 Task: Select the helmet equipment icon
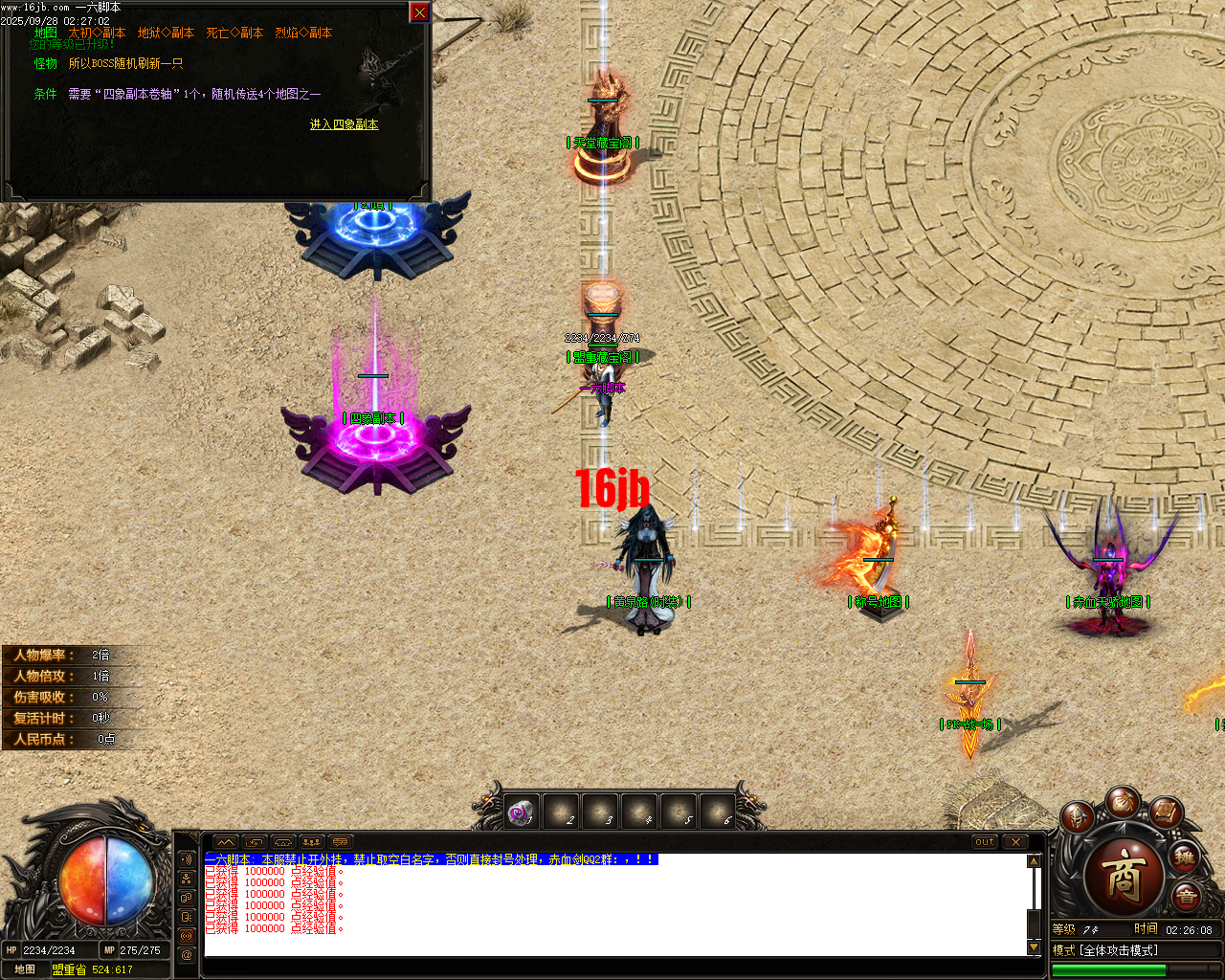pos(1078,817)
